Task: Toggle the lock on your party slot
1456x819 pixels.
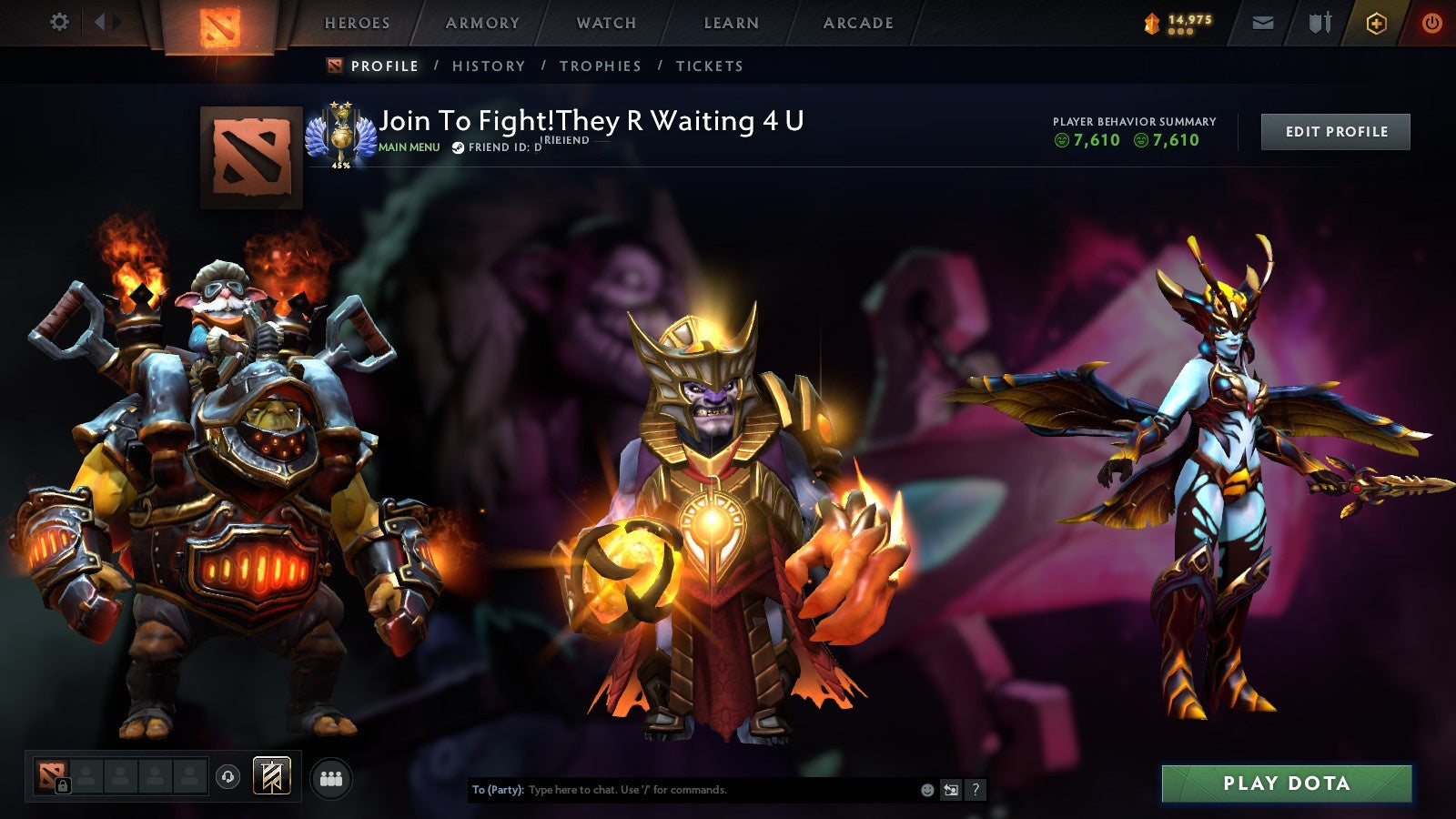Action: pyautogui.click(x=63, y=784)
